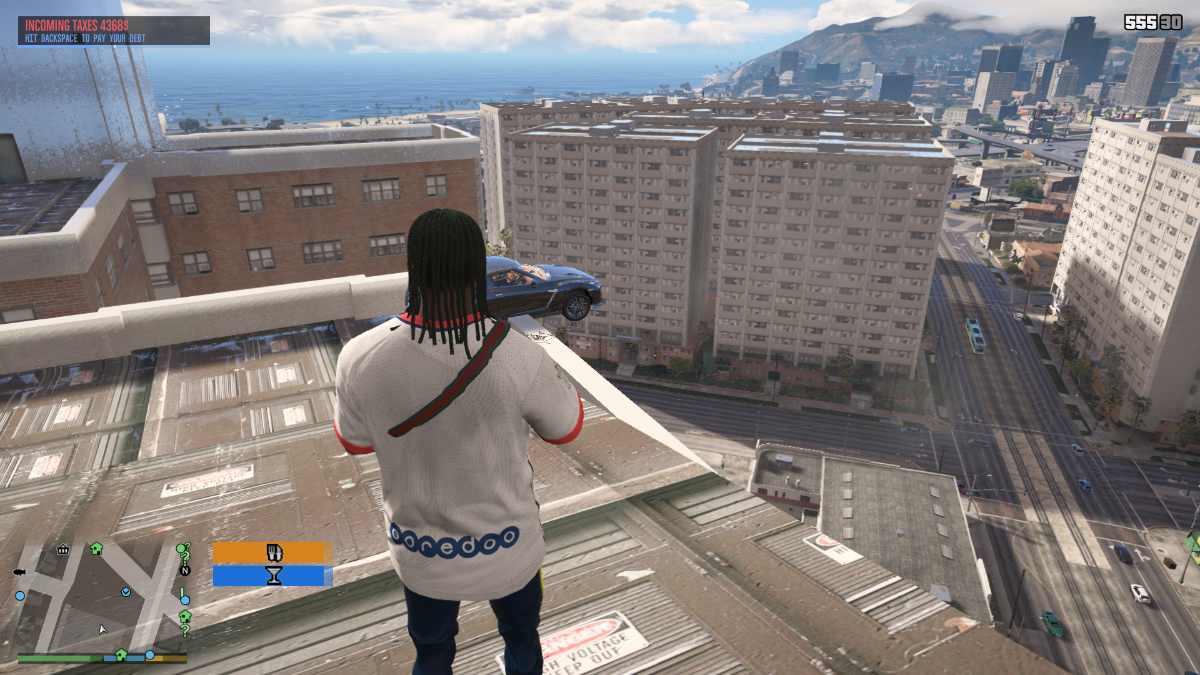Viewport: 1200px width, 675px height.
Task: Click the blue down-chevron blip on the minimap
Action: pos(126,592)
